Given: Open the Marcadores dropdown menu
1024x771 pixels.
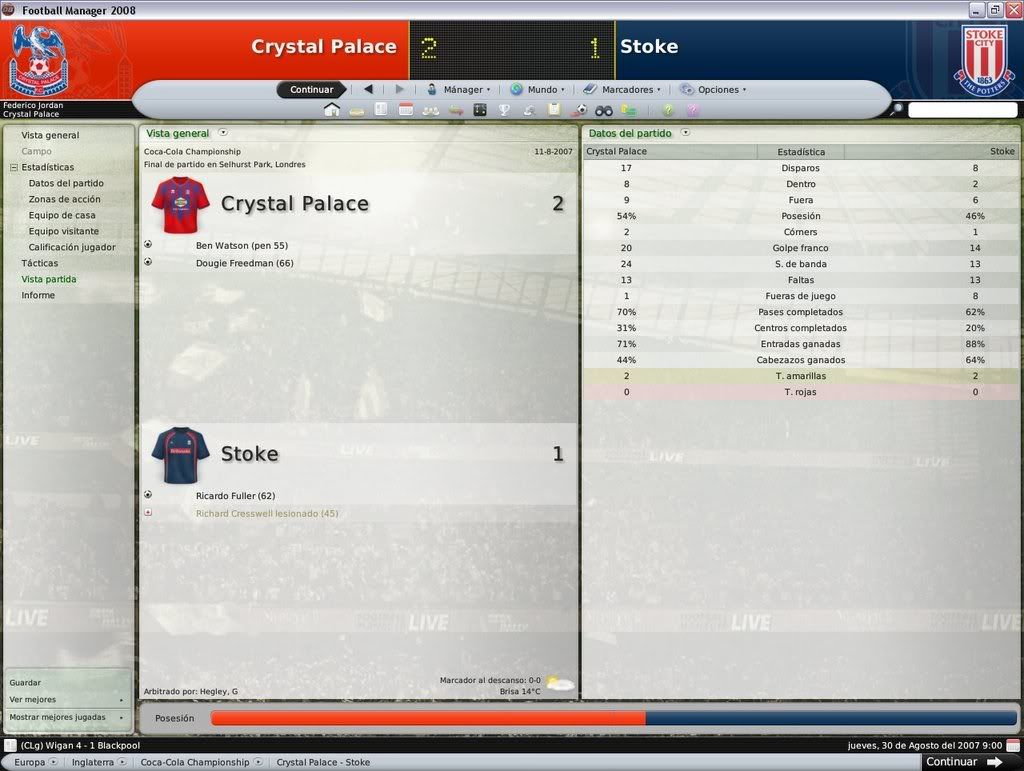Looking at the screenshot, I should tap(625, 90).
